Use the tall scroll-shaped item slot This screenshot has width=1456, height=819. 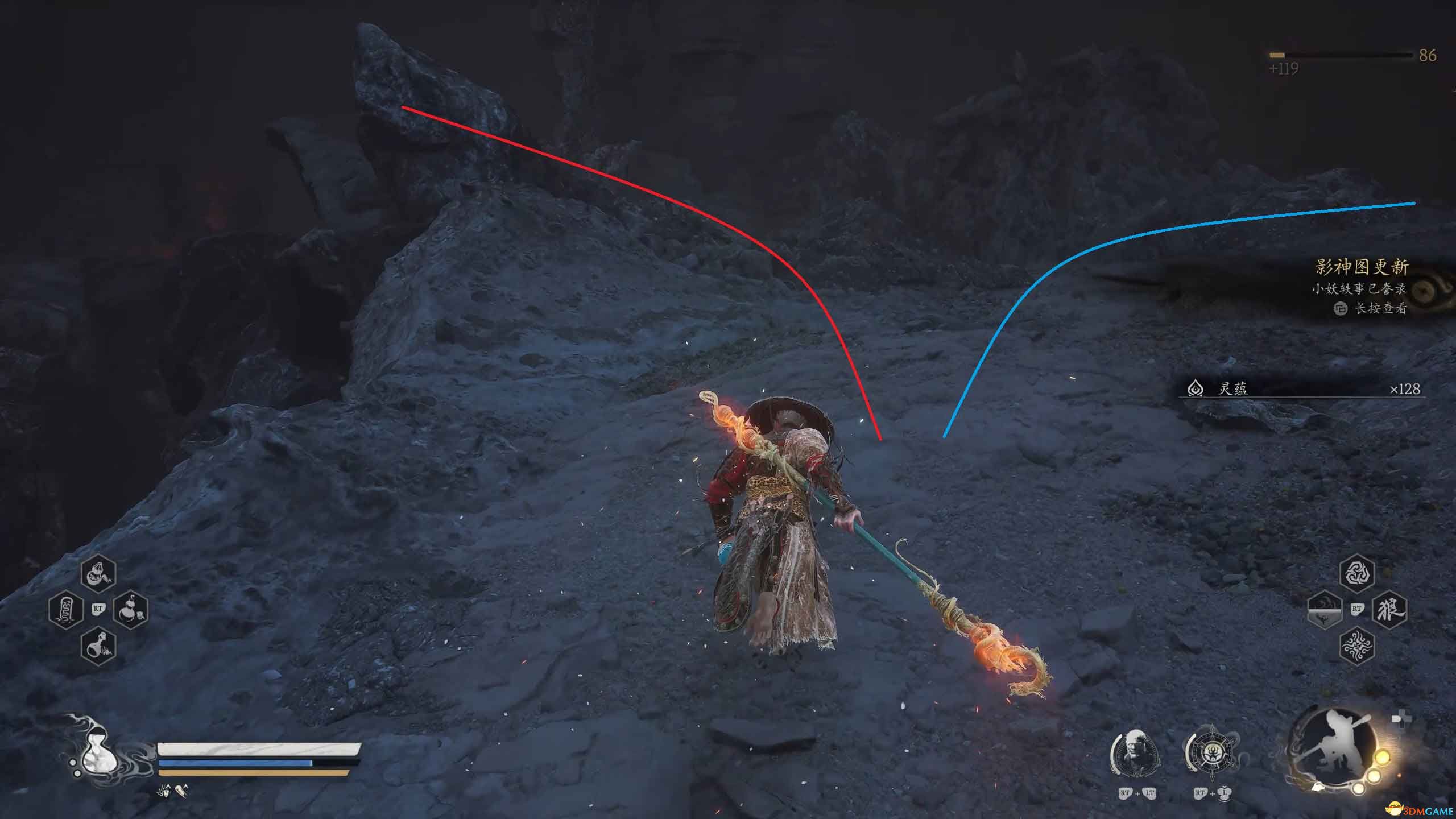pos(65,609)
